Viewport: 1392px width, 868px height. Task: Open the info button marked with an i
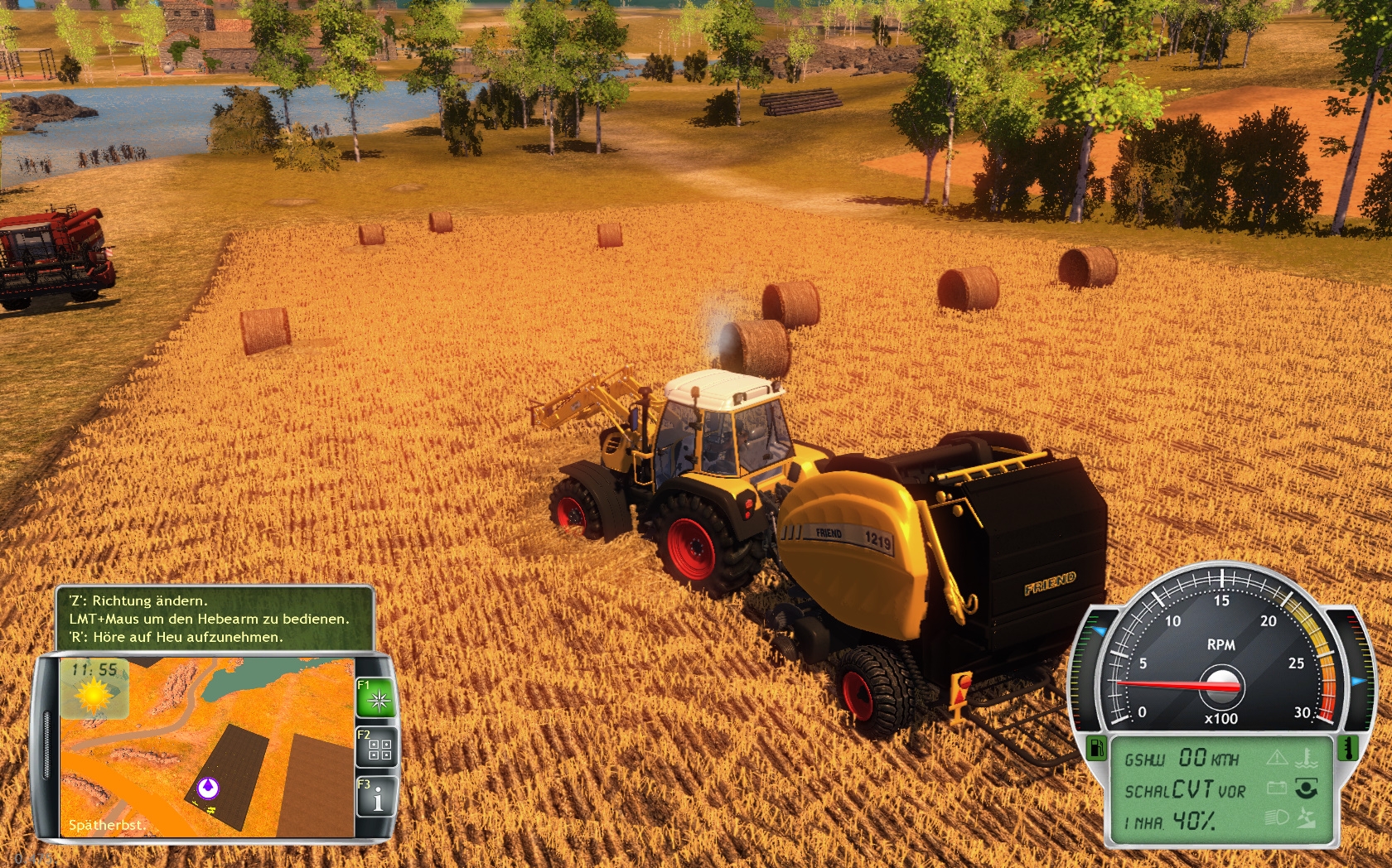379,798
